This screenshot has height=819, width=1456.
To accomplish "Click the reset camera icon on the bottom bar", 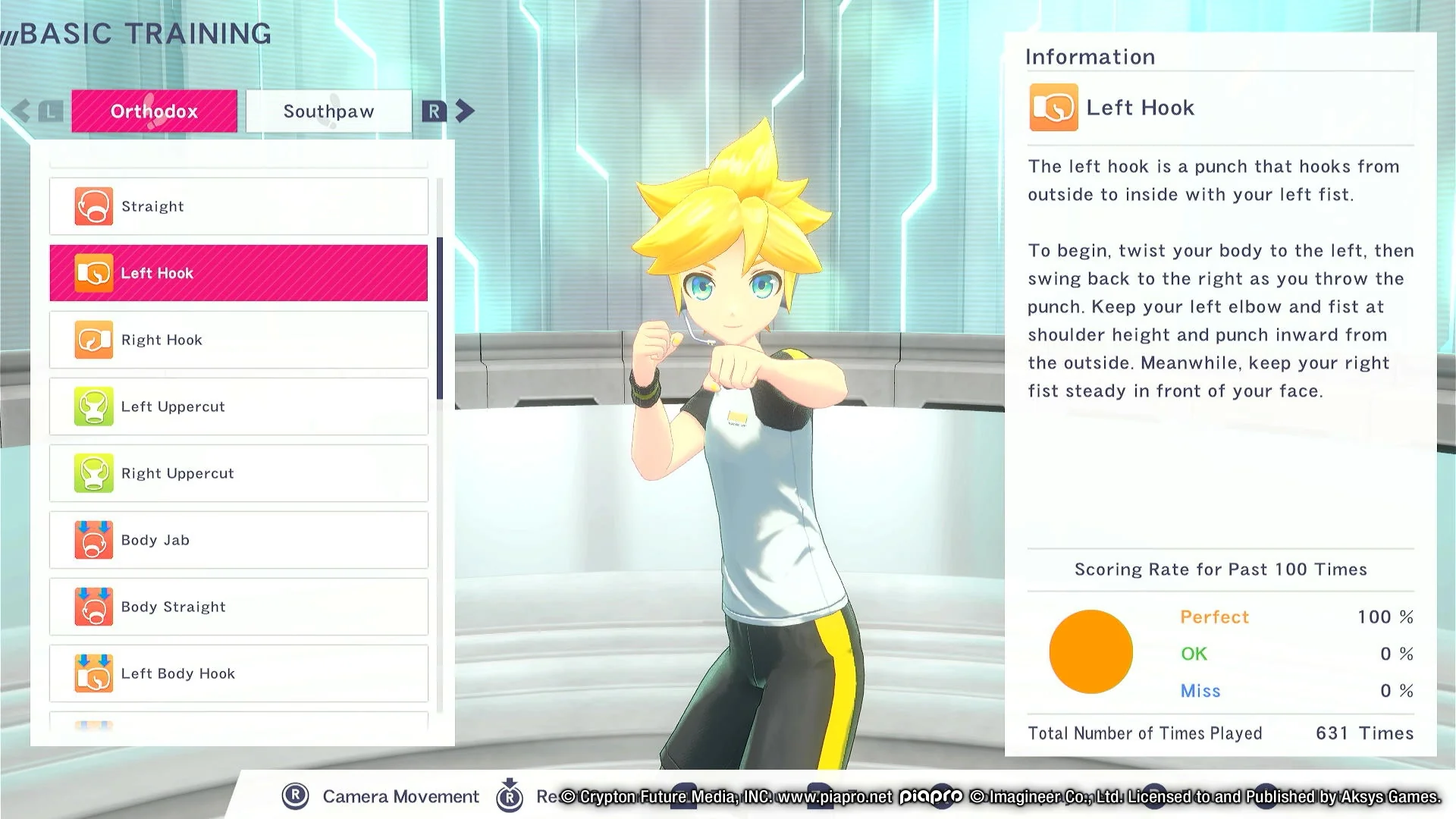I will click(x=510, y=796).
